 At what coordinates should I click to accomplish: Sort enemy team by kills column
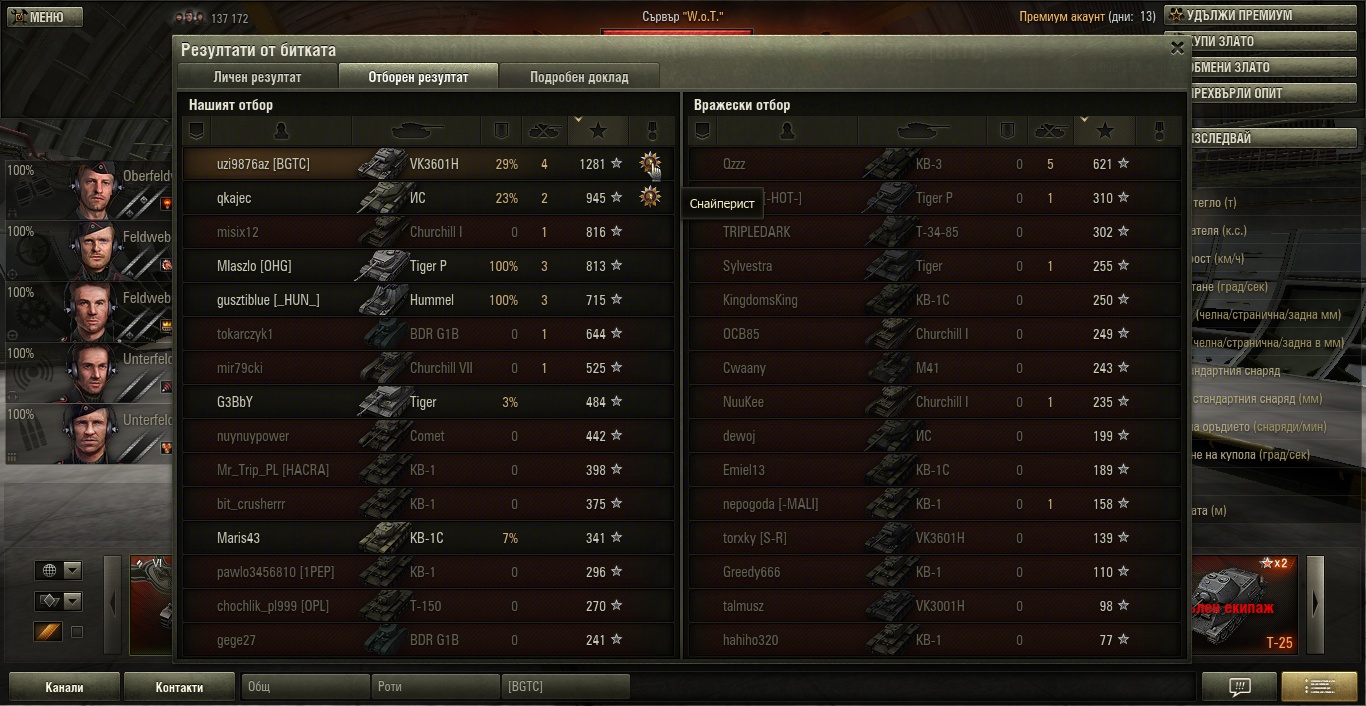(1050, 131)
